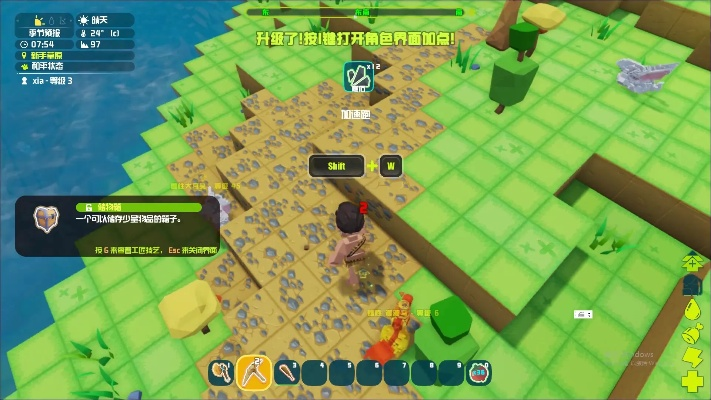Open the red backpack inventory slot

[479, 373]
